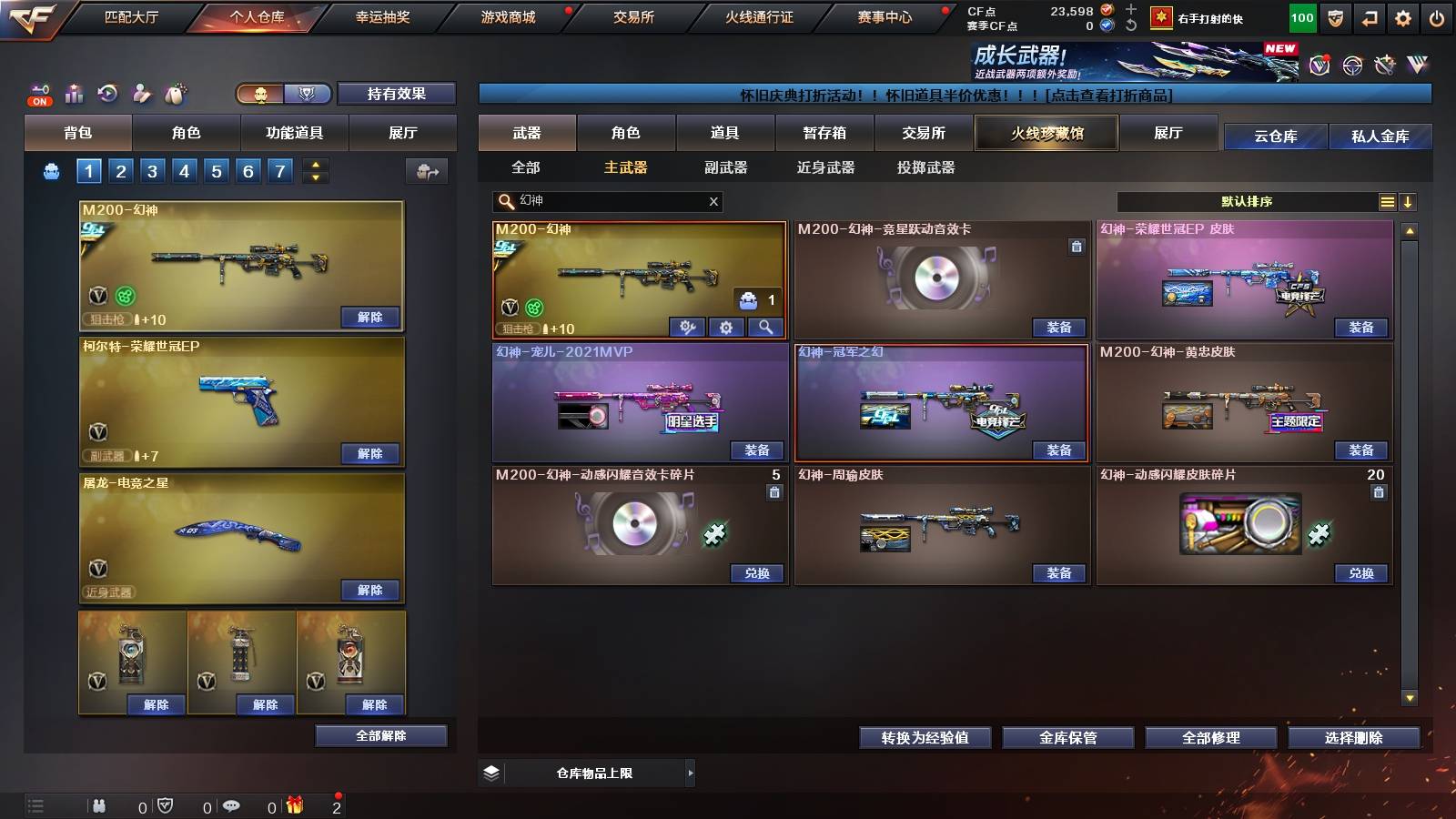Viewport: 1456px width, 819px height.
Task: Open the gear settings icon on M200-幻神 card
Action: coord(726,328)
